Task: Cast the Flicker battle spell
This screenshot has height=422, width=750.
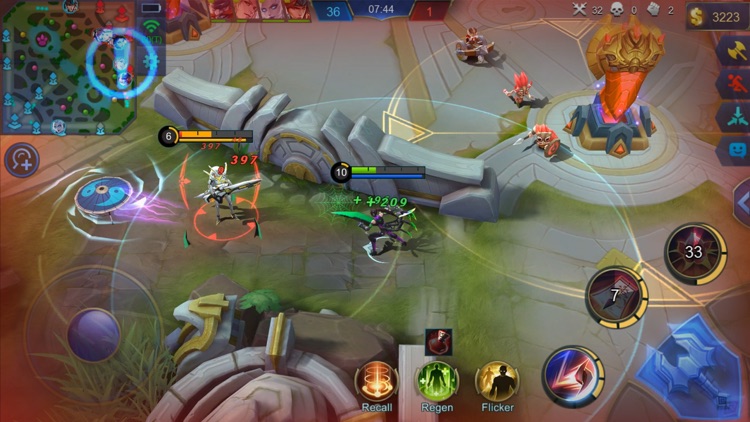Action: [497, 381]
